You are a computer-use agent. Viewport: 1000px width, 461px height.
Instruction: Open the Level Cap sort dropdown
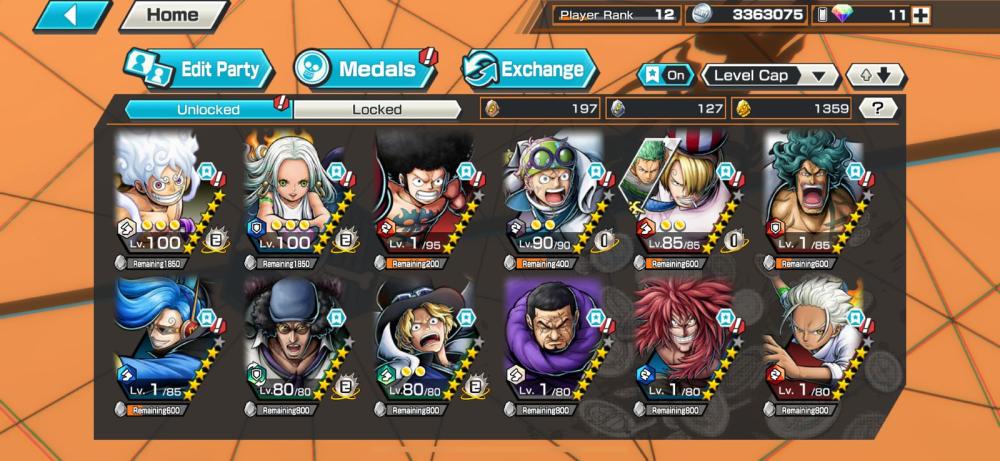[770, 75]
